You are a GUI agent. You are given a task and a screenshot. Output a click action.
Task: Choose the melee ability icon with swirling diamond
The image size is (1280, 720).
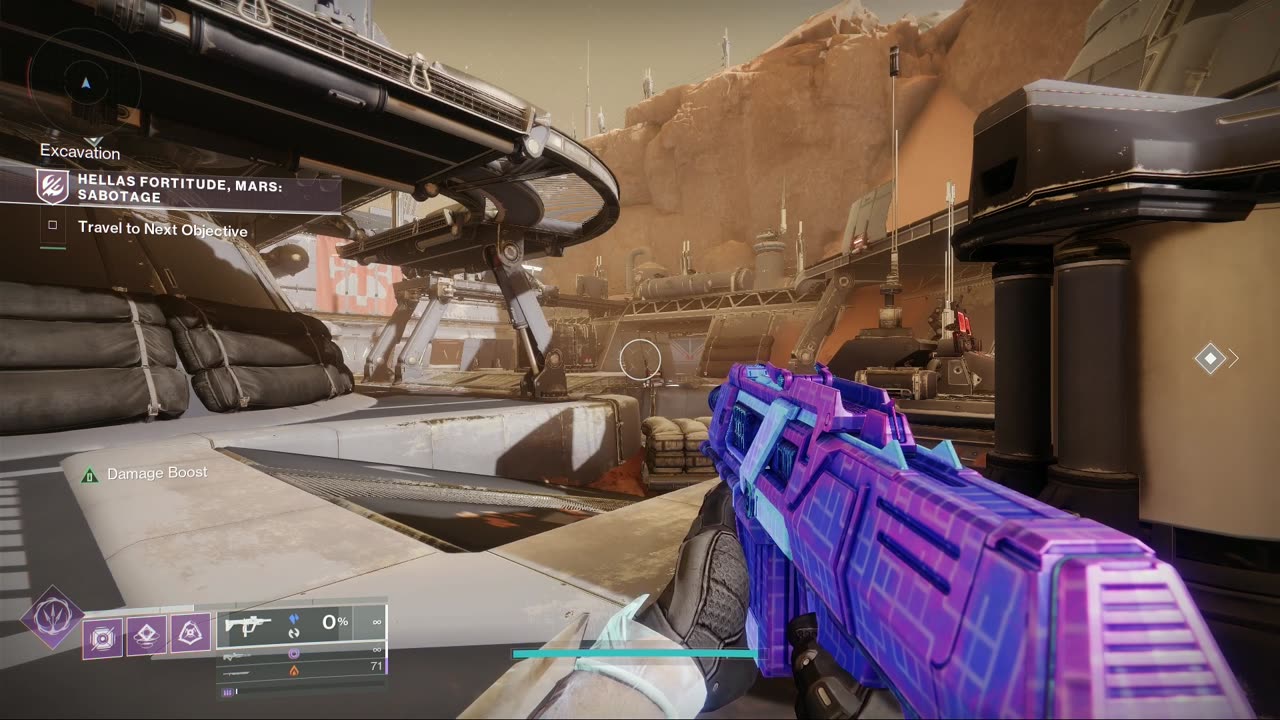(146, 634)
